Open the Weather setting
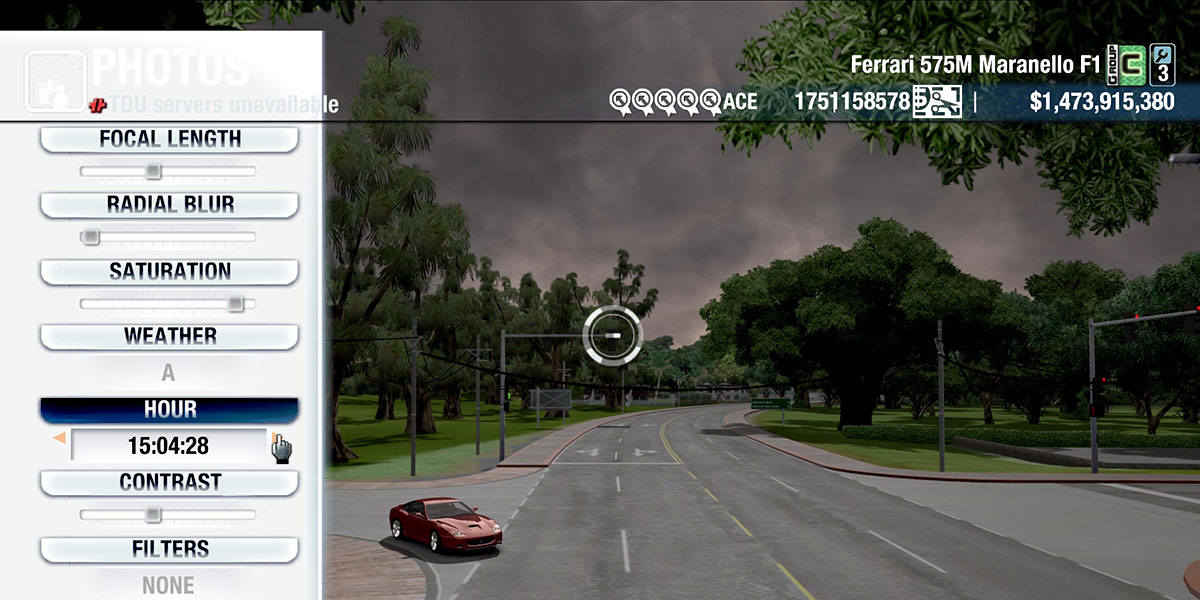This screenshot has height=600, width=1200. coord(169,337)
